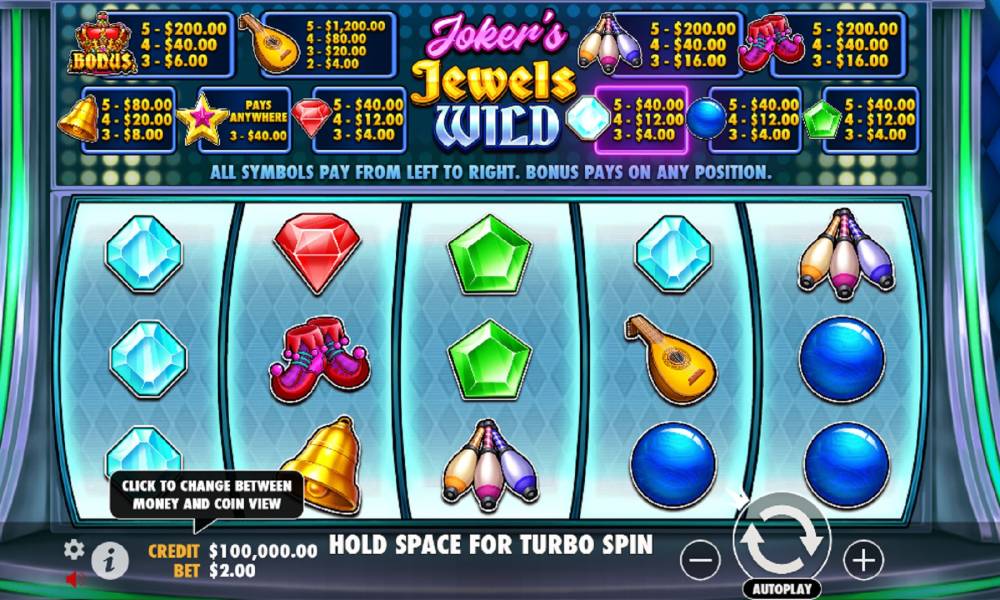This screenshot has width=1000, height=600.
Task: Decrease the bet with the minus button
Action: pos(700,561)
